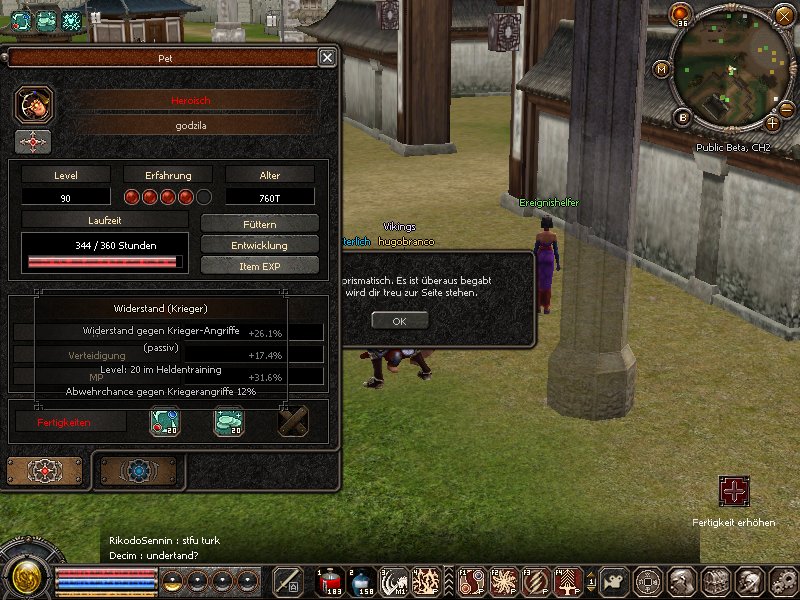Use the red potion in quickslot

point(329,581)
